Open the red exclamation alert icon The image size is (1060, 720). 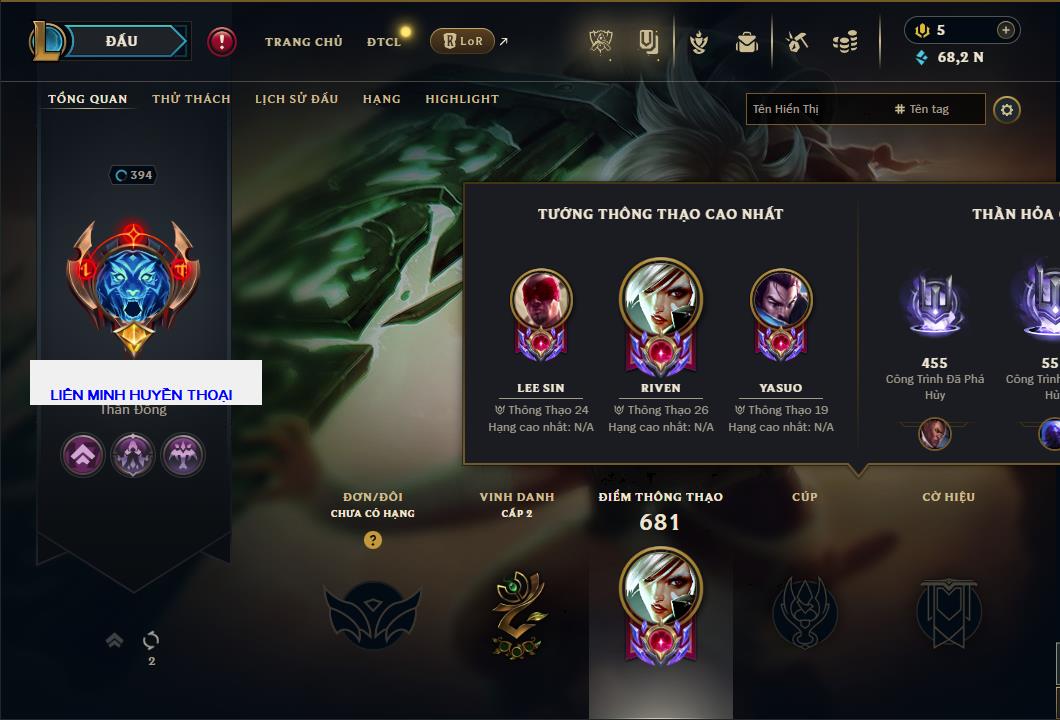(222, 41)
